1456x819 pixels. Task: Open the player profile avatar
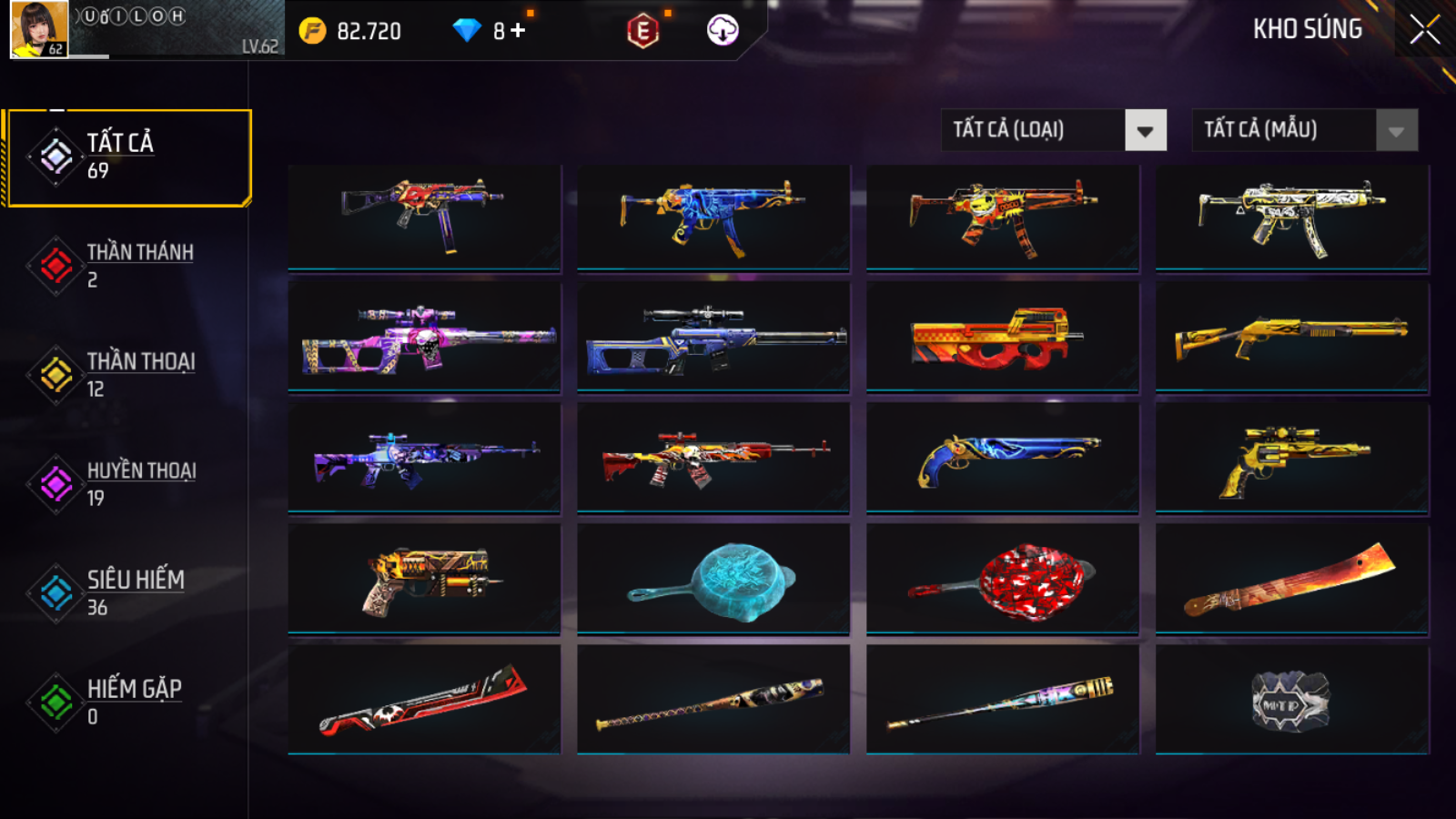pyautogui.click(x=39, y=30)
